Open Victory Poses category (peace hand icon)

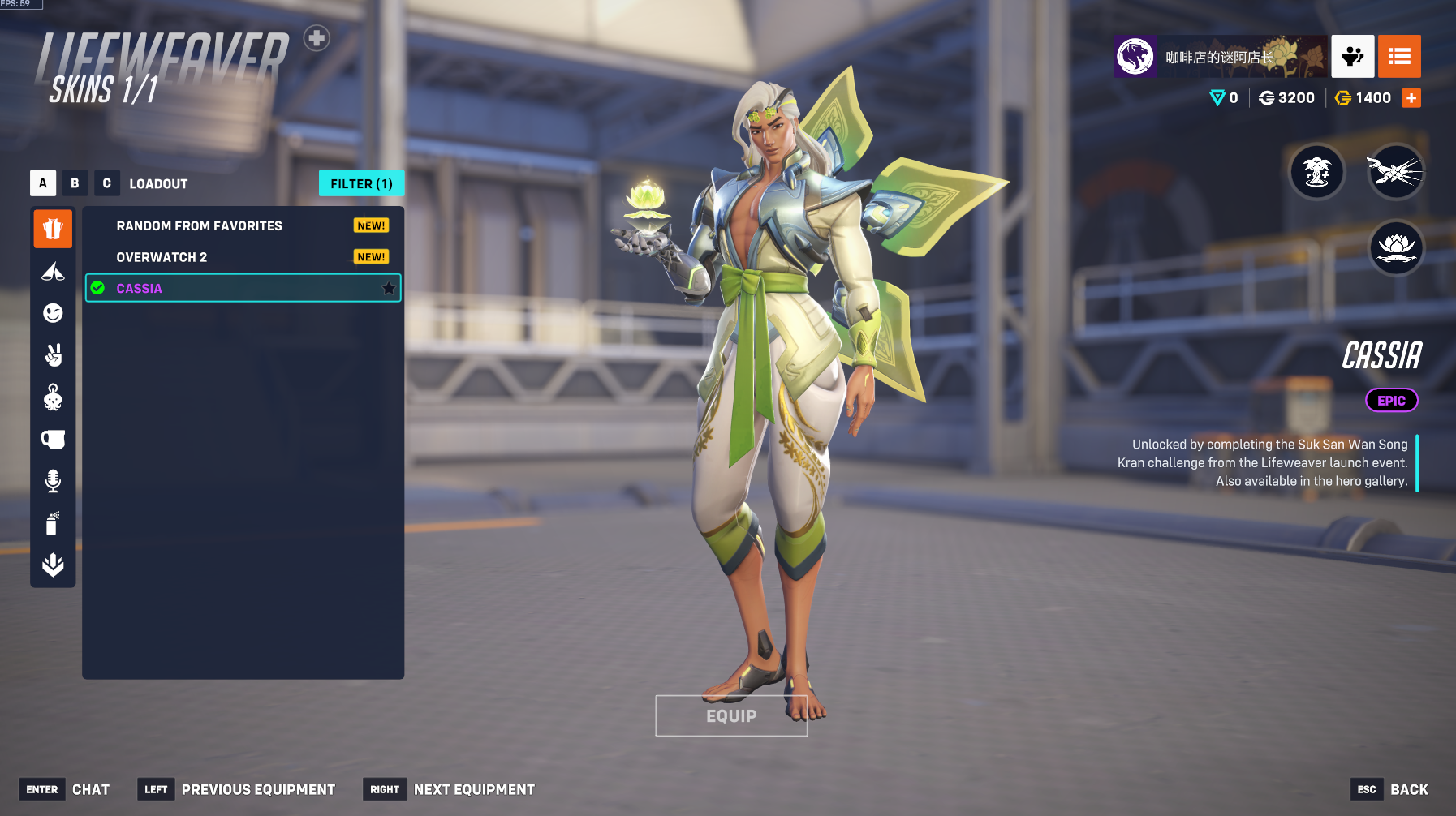click(53, 355)
